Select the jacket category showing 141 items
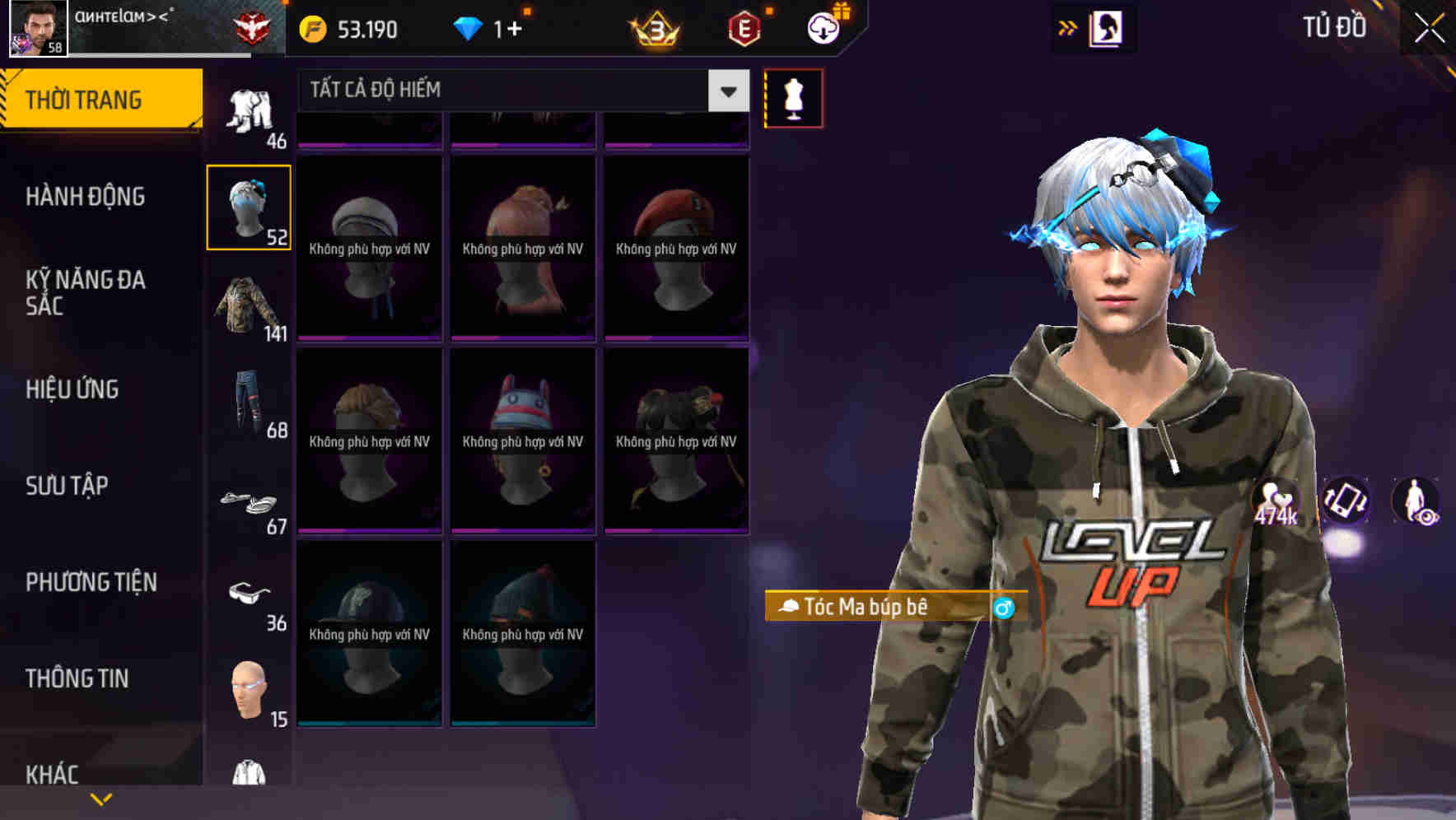 coord(249,307)
